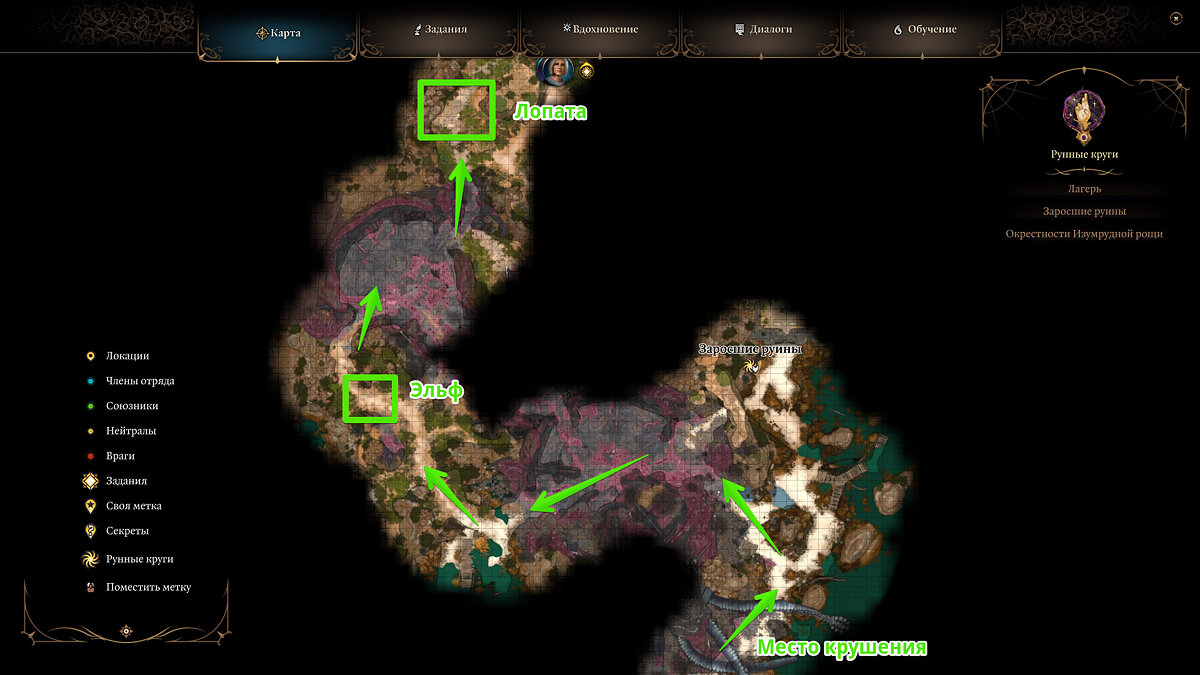Choose the Заросшие руины fast travel entry
Viewport: 1200px width, 675px height.
[1084, 211]
